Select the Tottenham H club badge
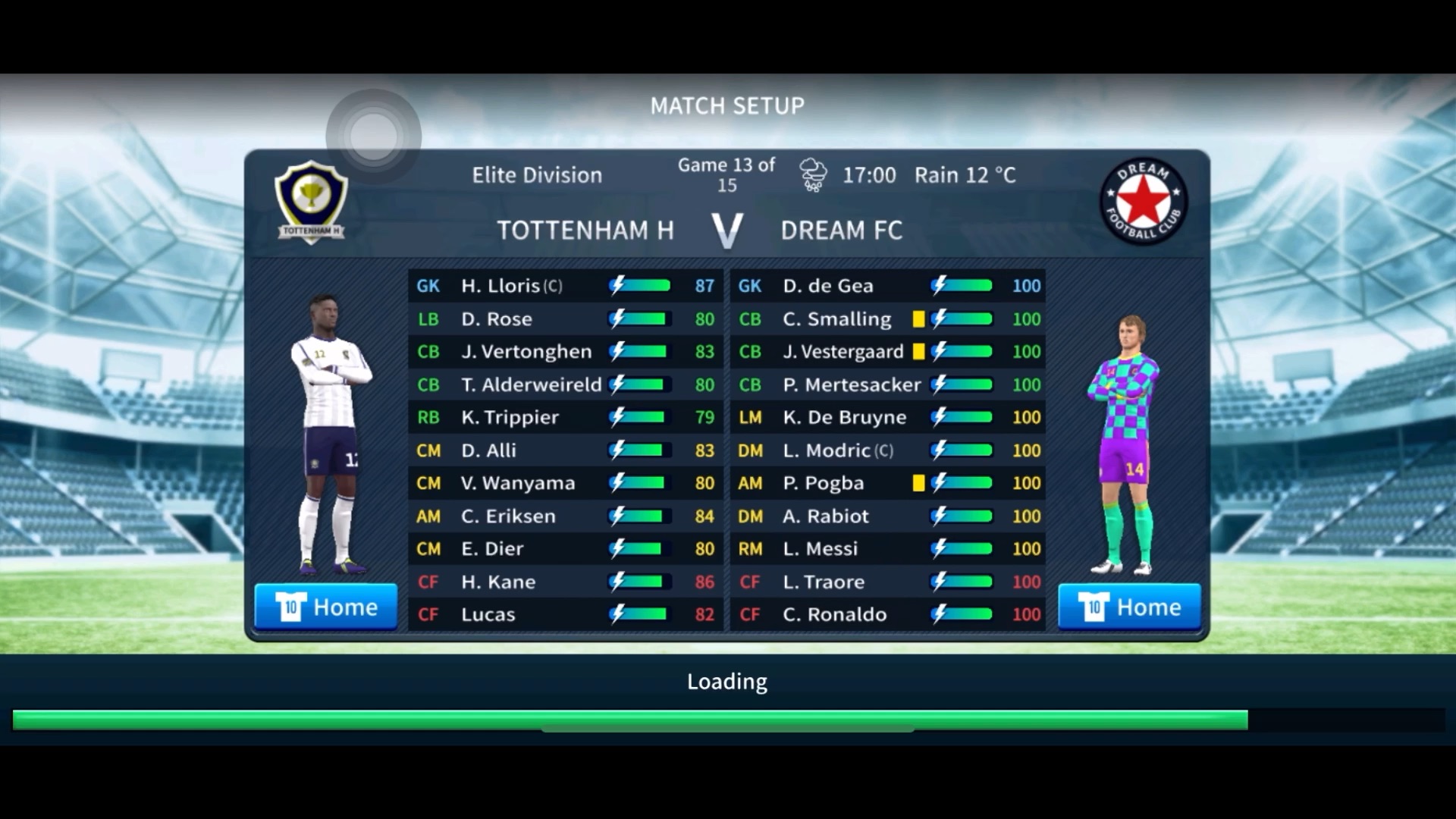Image resolution: width=1456 pixels, height=819 pixels. [311, 202]
